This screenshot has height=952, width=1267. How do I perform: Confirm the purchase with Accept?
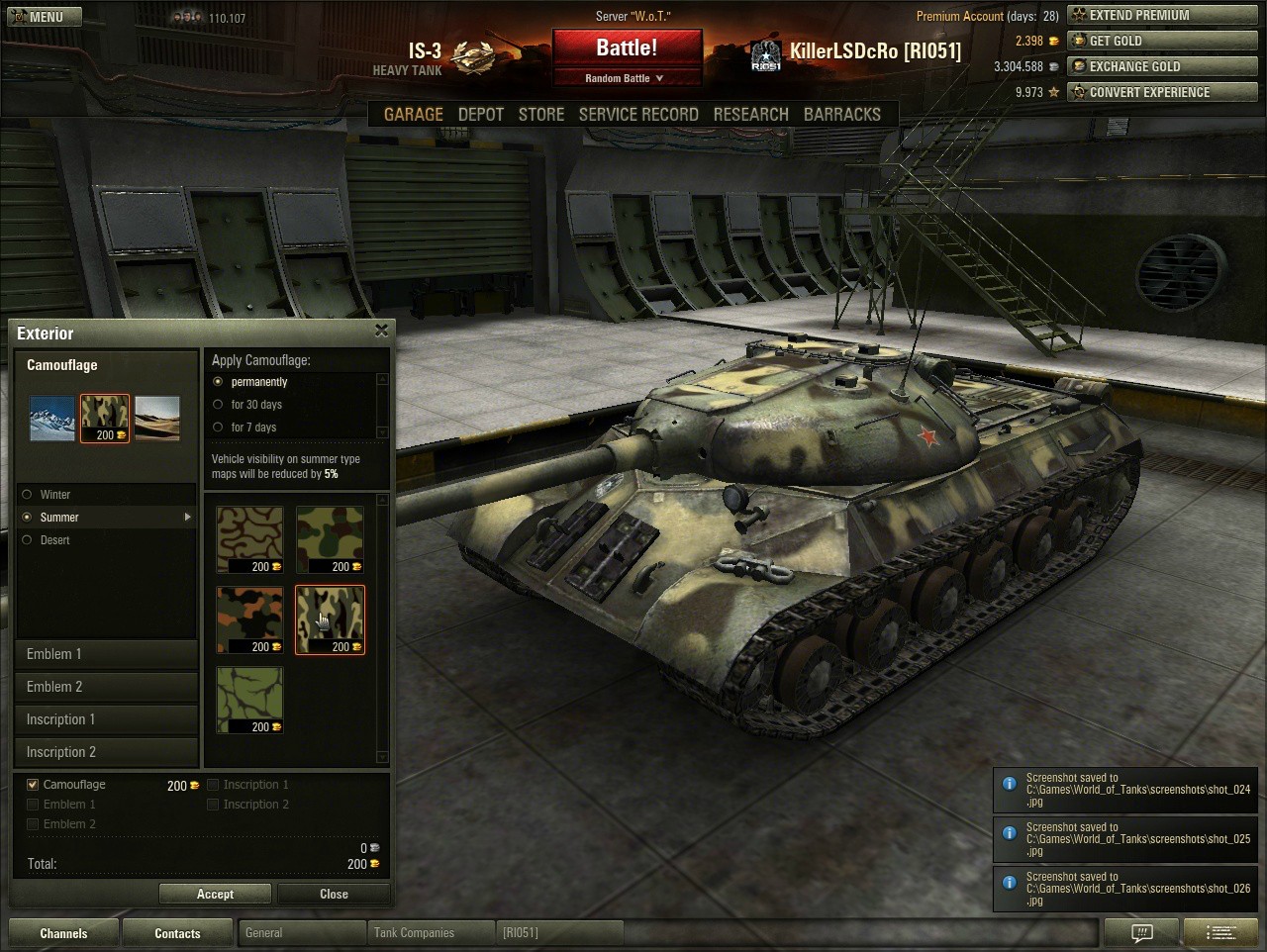(x=215, y=894)
